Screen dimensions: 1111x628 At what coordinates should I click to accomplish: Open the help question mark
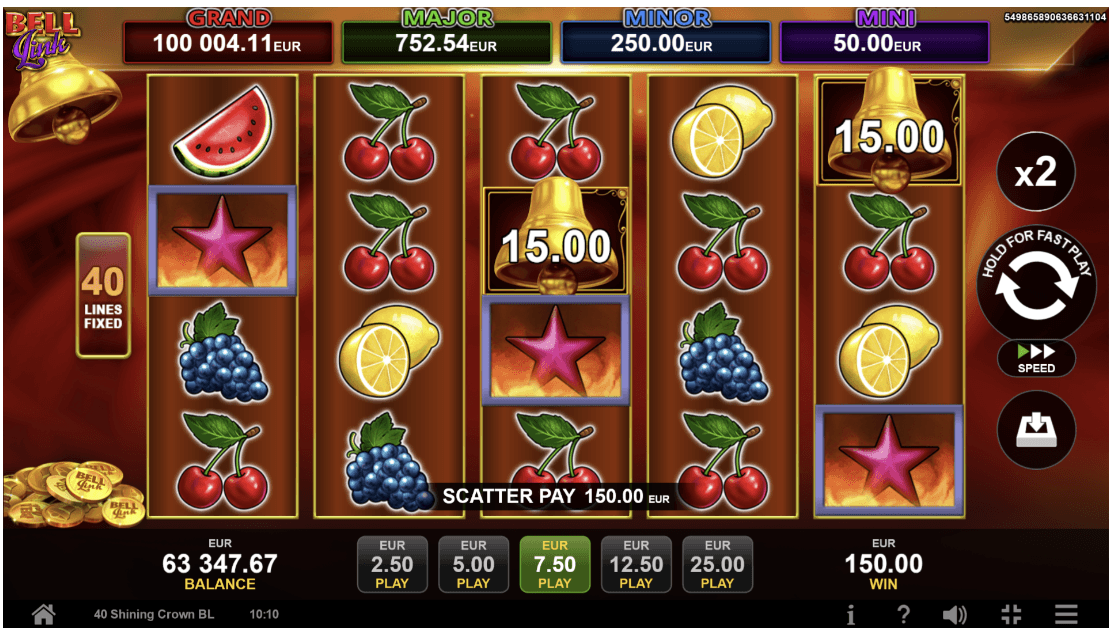(x=903, y=614)
